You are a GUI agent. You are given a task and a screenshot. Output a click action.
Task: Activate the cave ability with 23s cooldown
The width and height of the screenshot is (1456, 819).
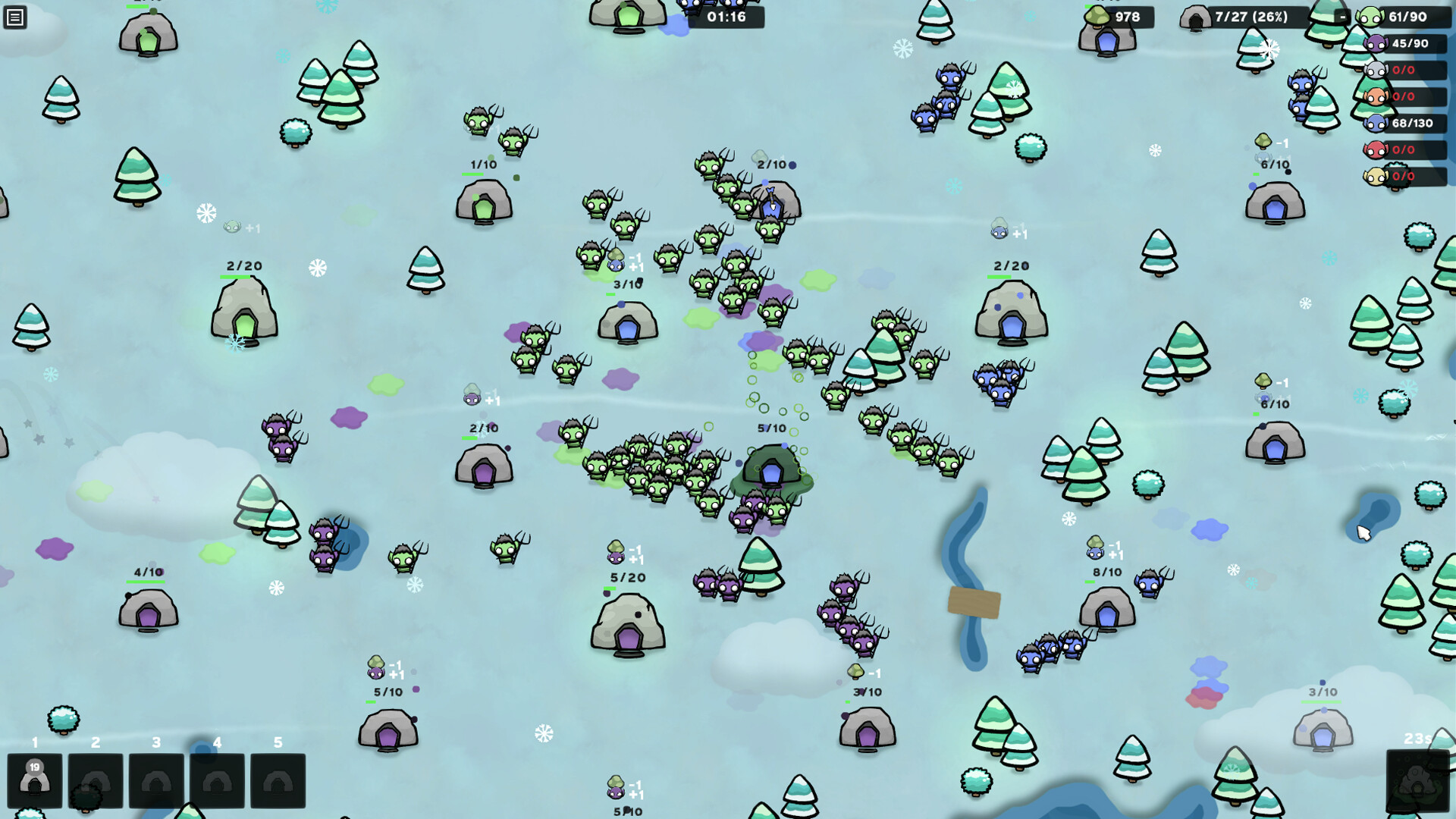(1417, 780)
